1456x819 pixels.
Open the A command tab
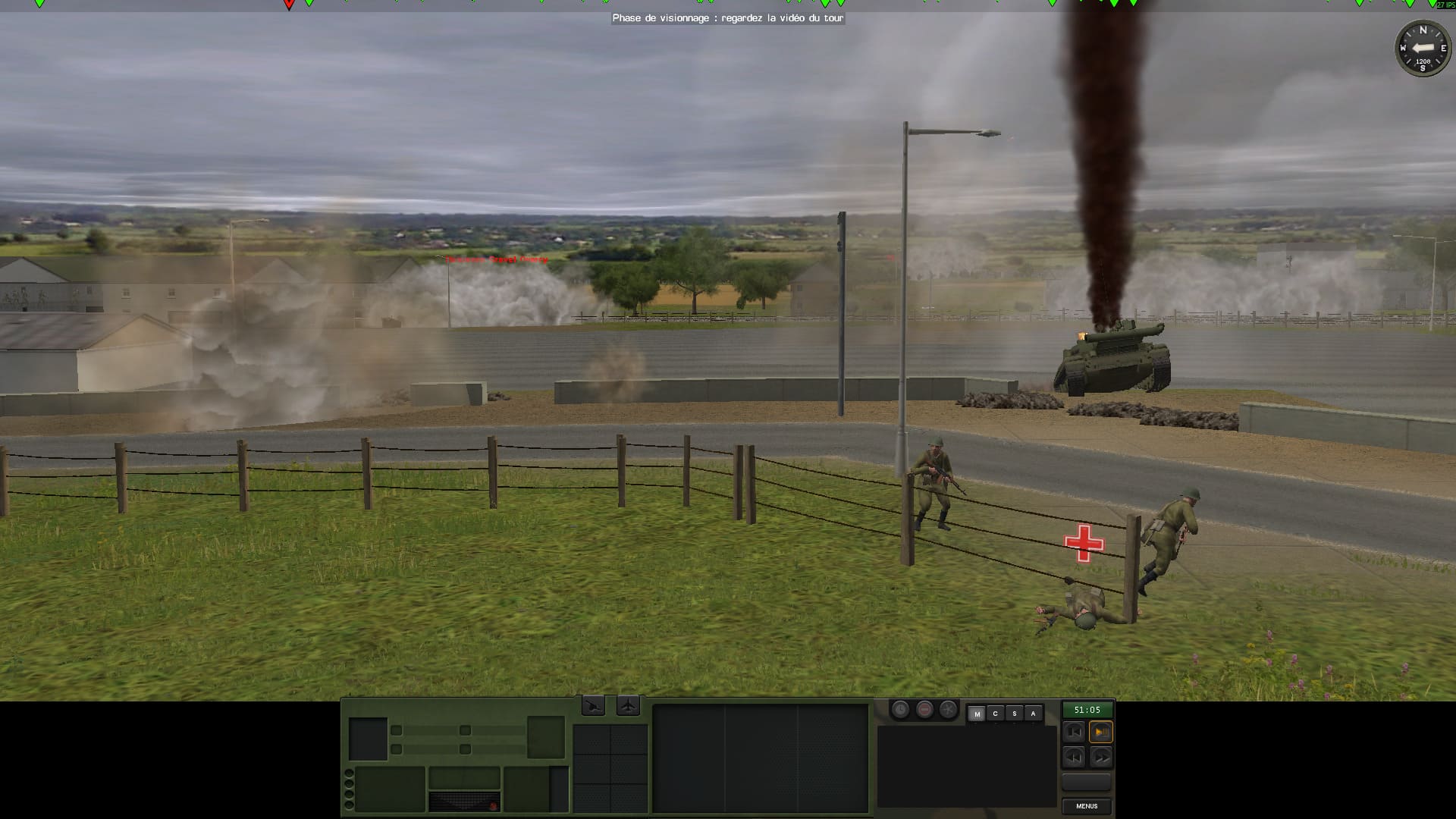1033,714
